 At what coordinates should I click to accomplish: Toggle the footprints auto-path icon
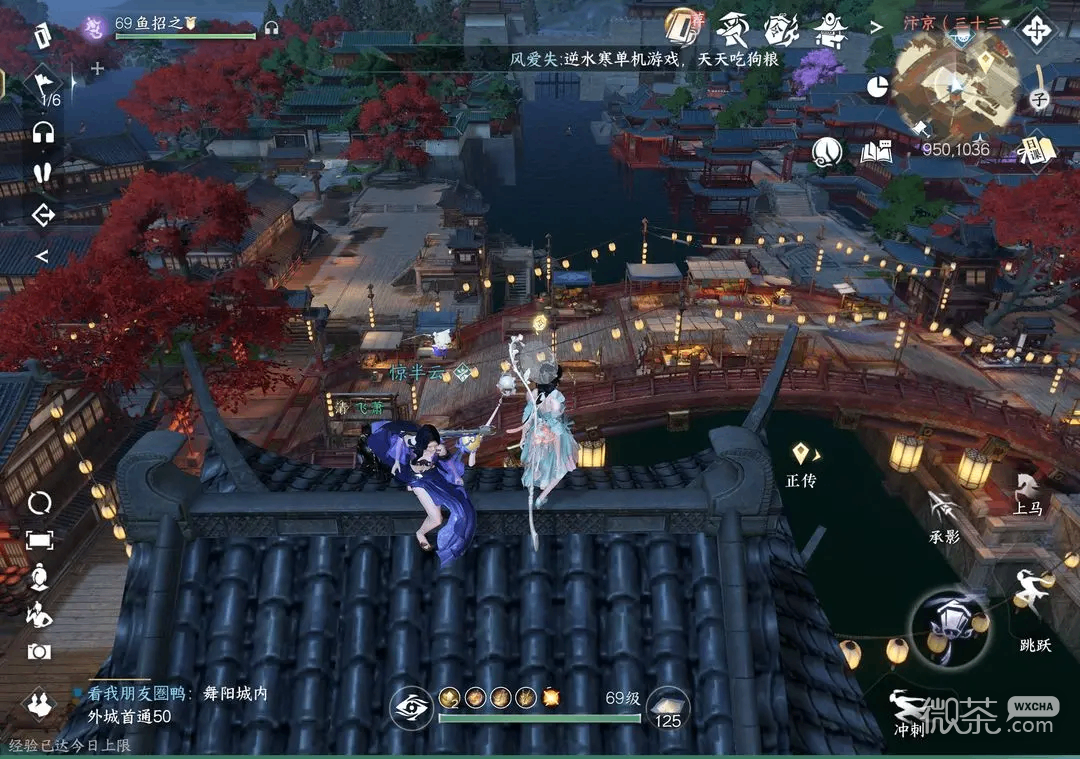(42, 172)
